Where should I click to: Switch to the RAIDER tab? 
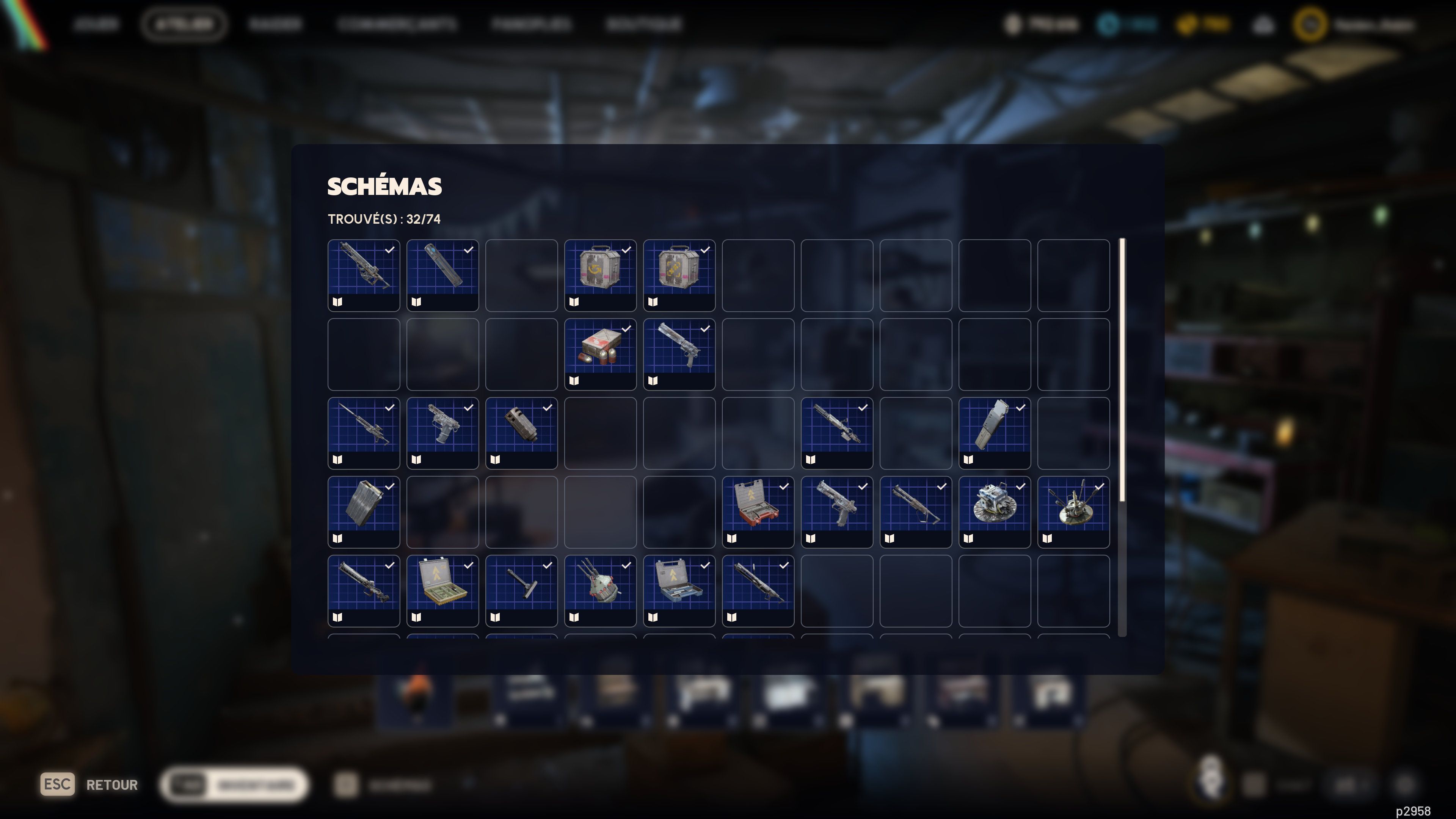[x=276, y=24]
